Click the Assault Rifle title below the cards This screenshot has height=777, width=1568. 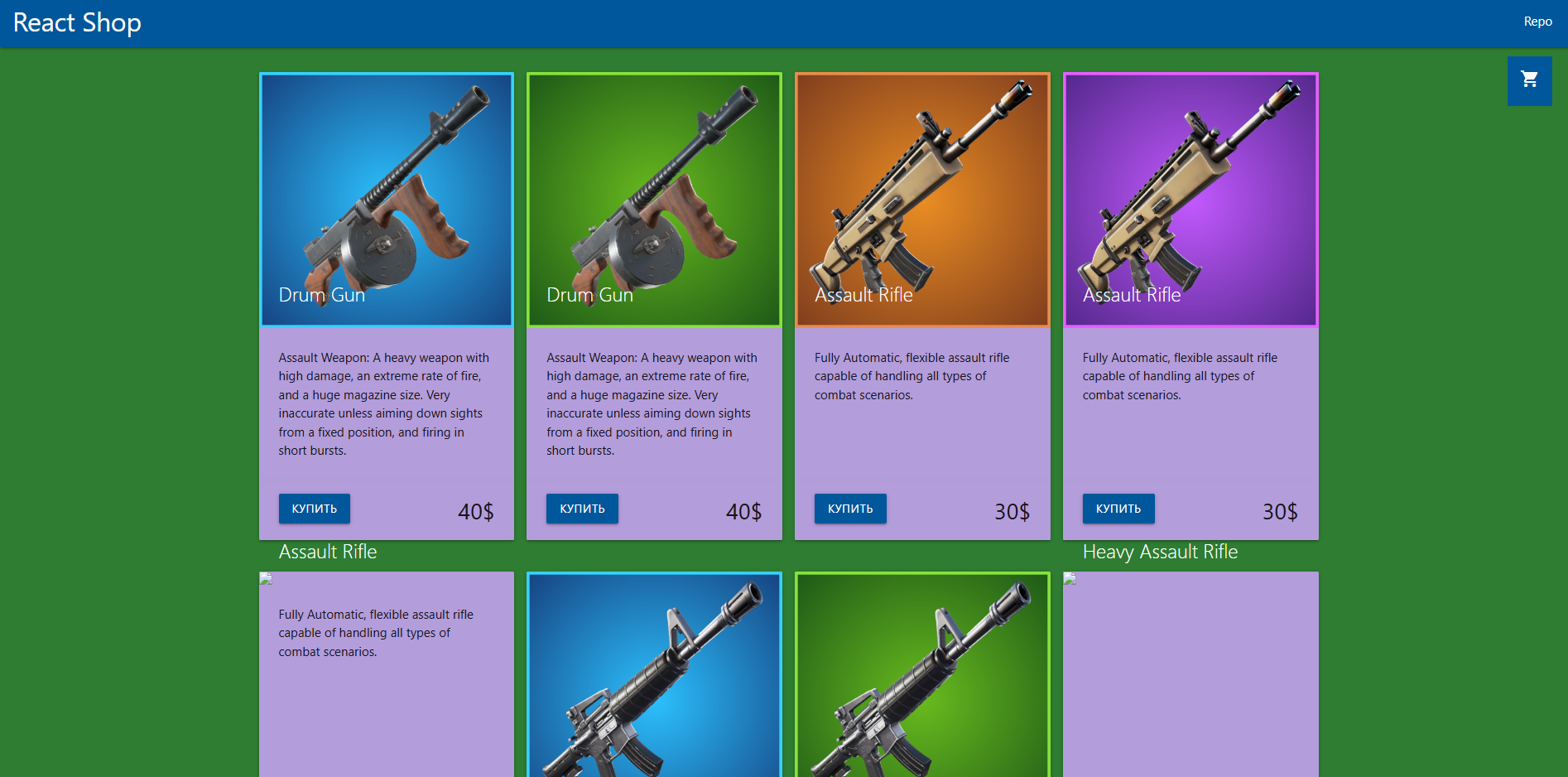coord(328,552)
